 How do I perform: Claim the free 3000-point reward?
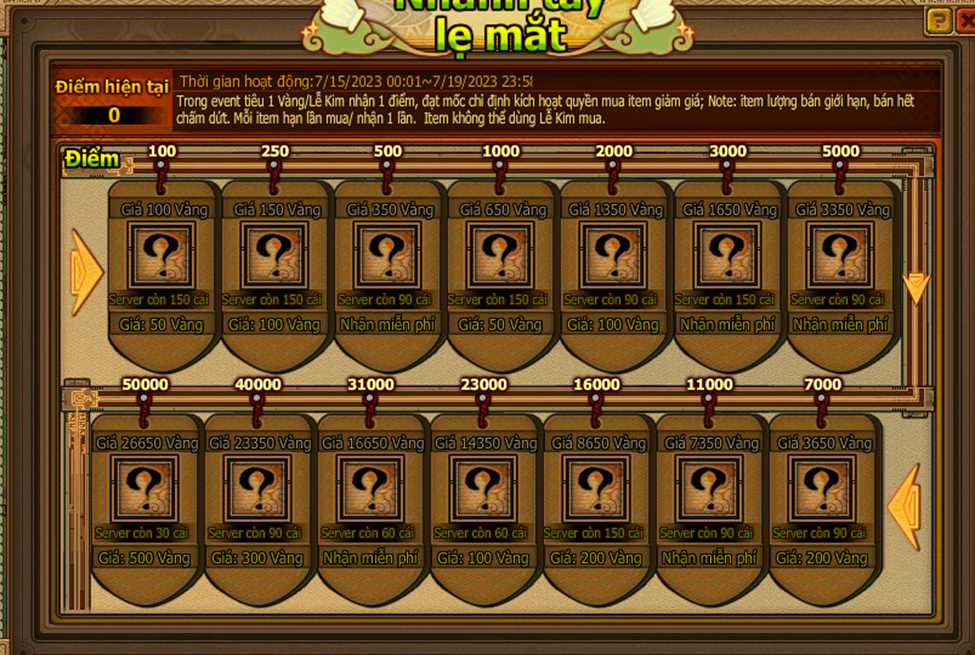(727, 325)
